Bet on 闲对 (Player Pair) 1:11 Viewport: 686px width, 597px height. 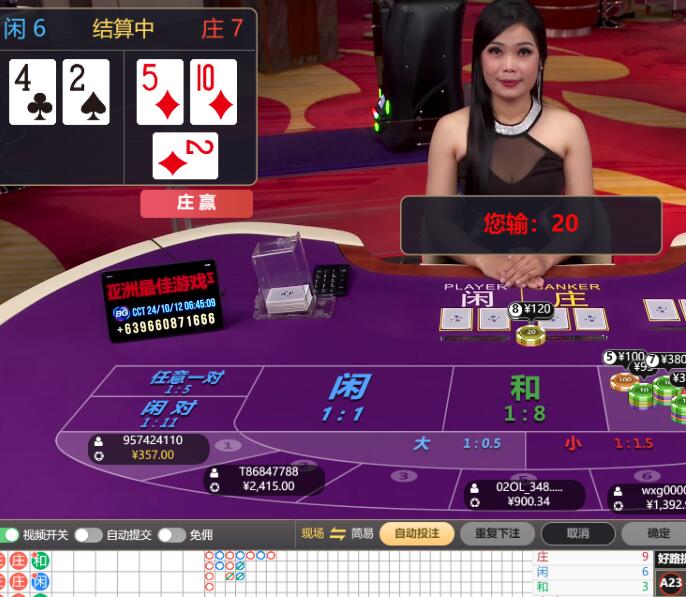(x=167, y=411)
